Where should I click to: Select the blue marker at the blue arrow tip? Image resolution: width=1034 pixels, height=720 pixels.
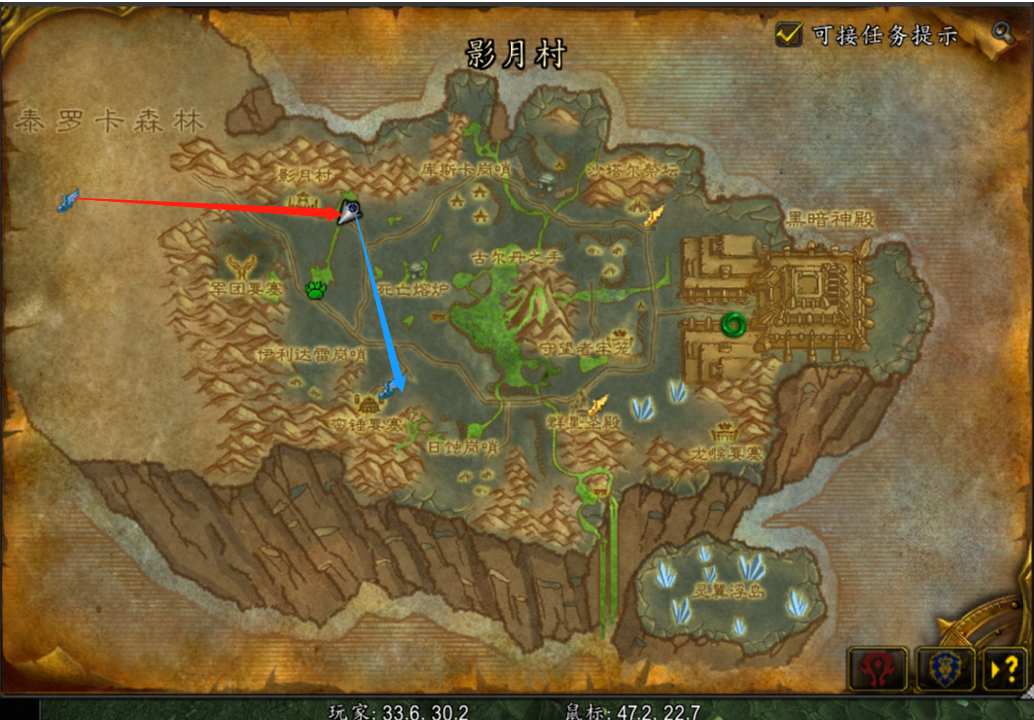click(389, 389)
